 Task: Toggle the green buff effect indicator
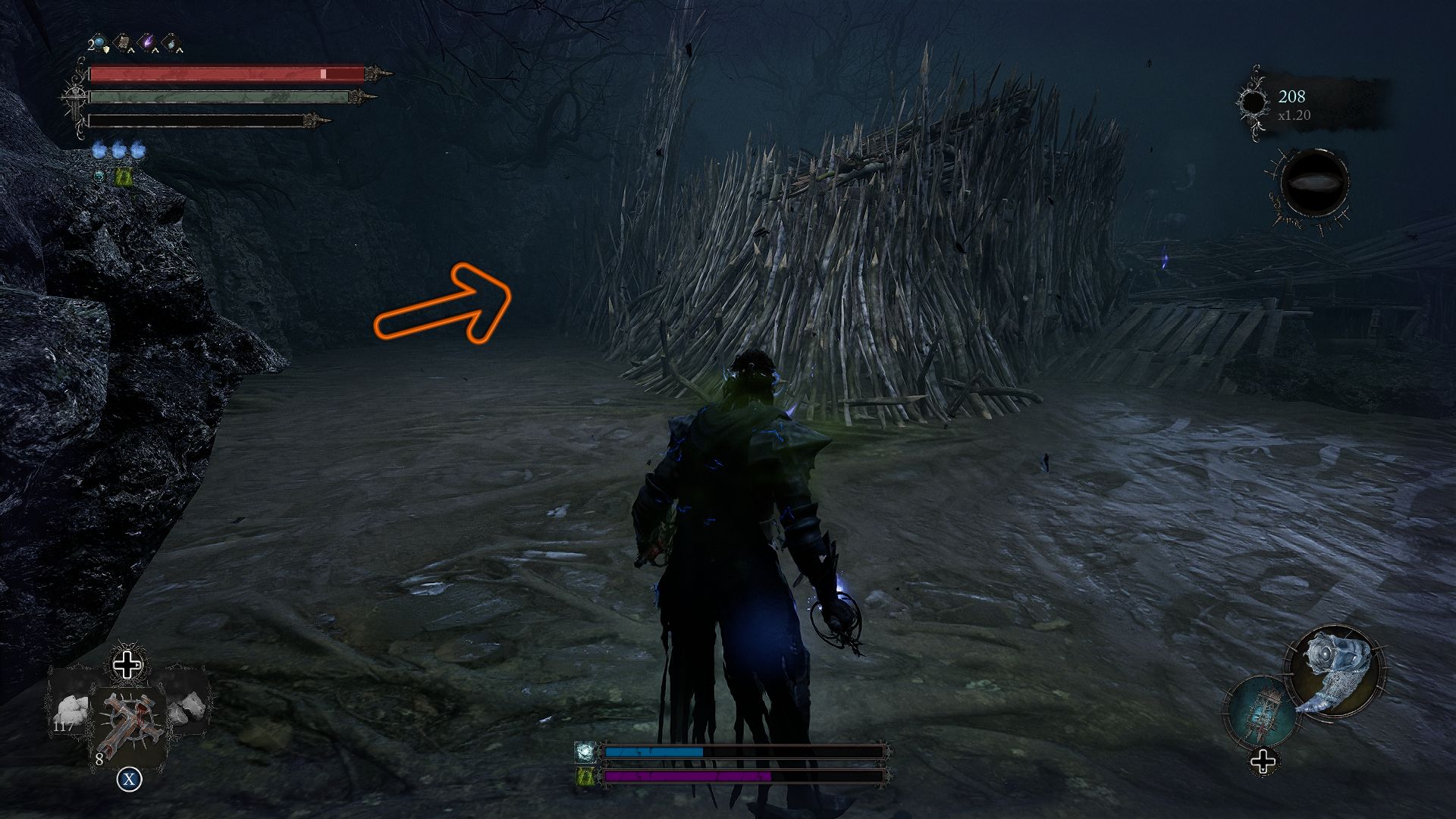click(x=123, y=177)
